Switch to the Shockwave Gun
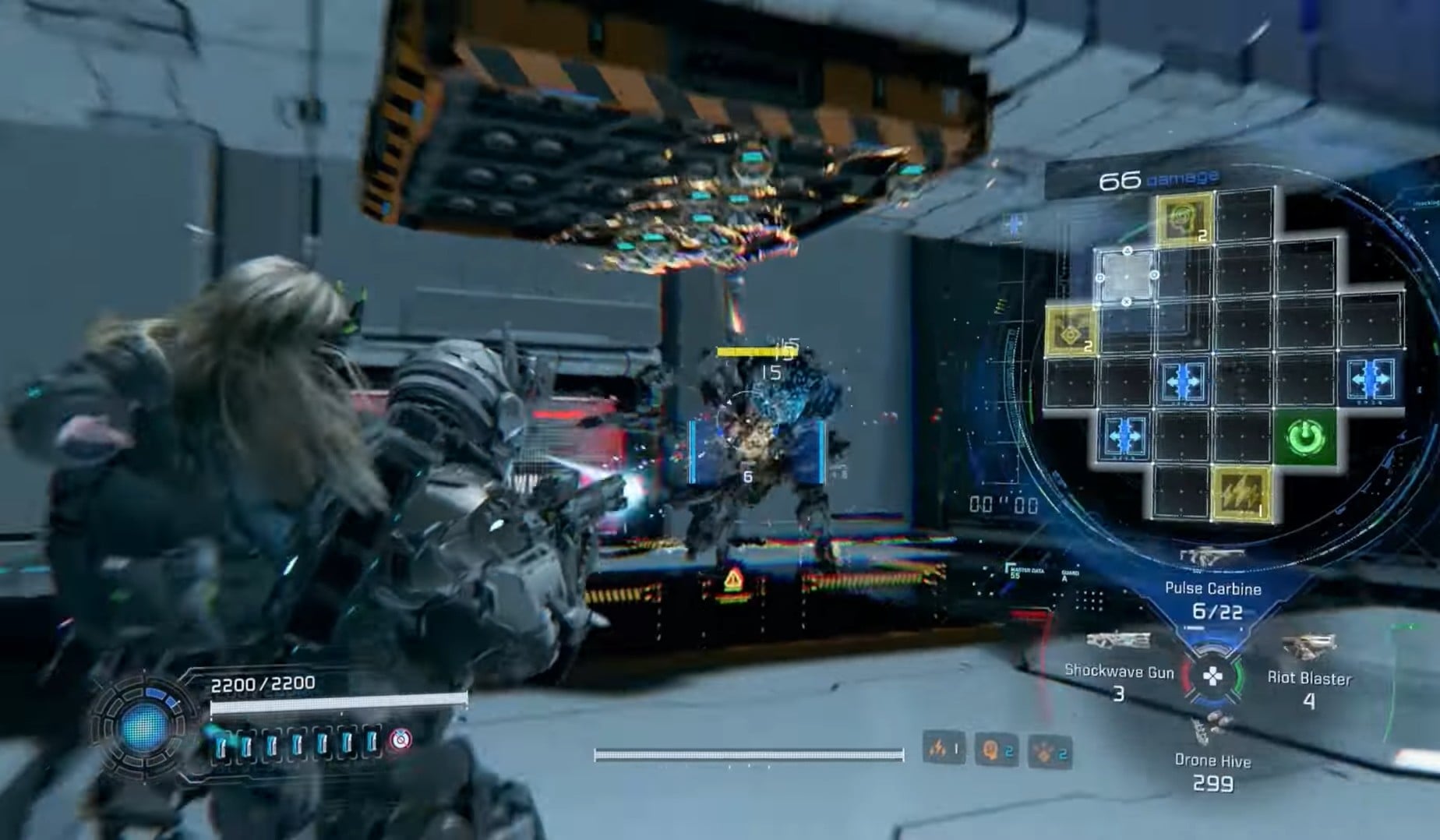This screenshot has height=840, width=1440. 1119,671
